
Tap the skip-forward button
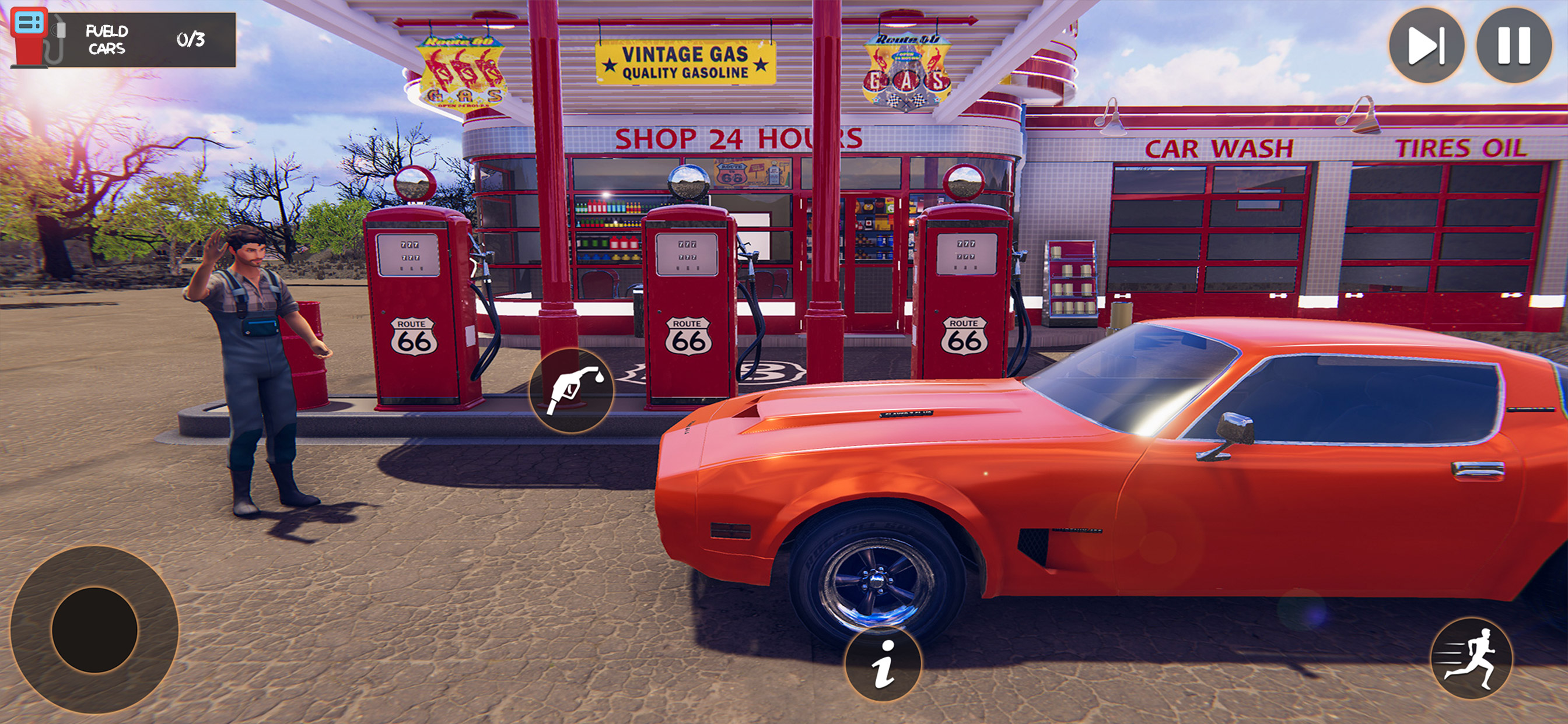[x=1426, y=45]
